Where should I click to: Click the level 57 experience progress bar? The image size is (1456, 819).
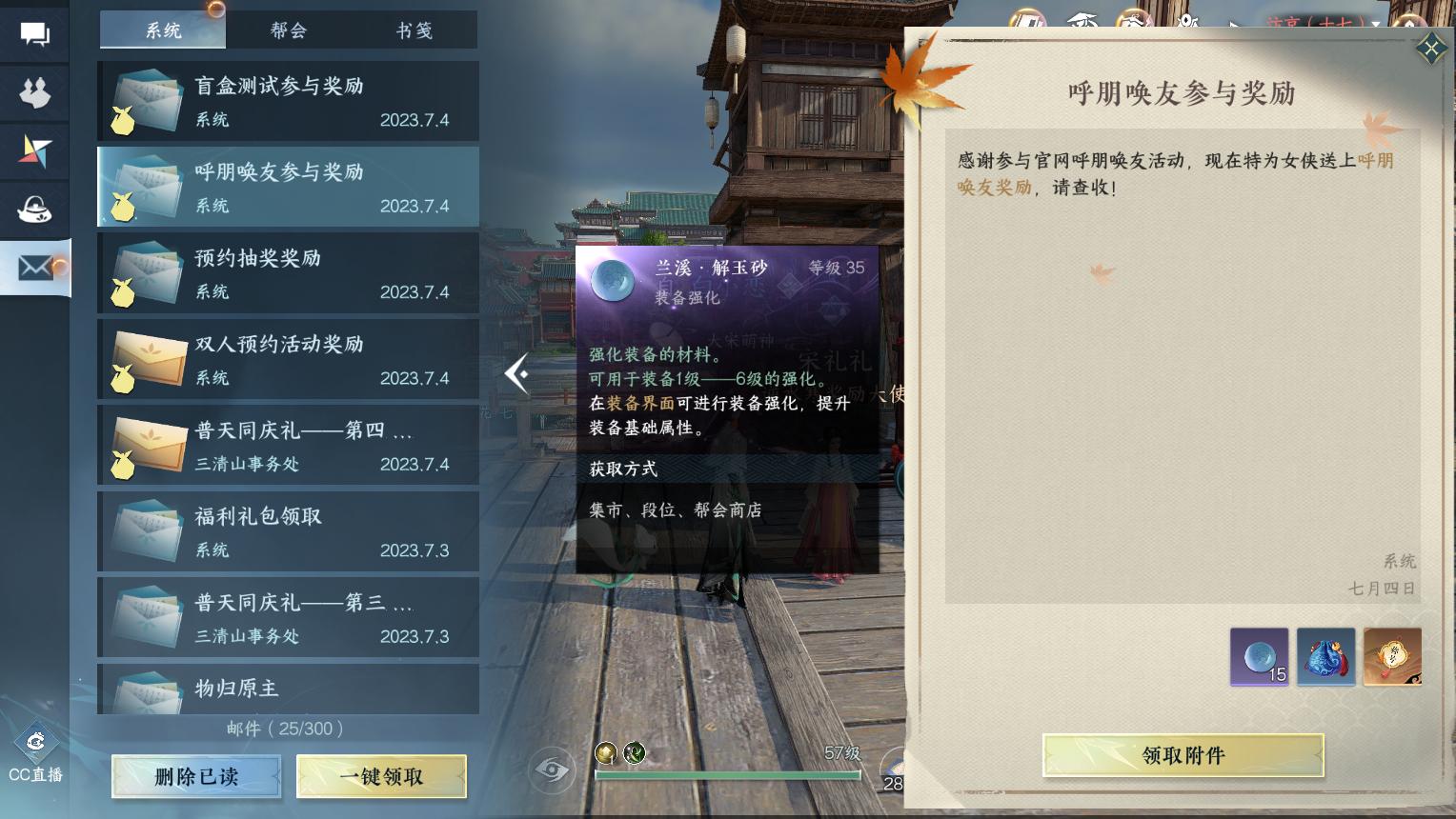[726, 774]
